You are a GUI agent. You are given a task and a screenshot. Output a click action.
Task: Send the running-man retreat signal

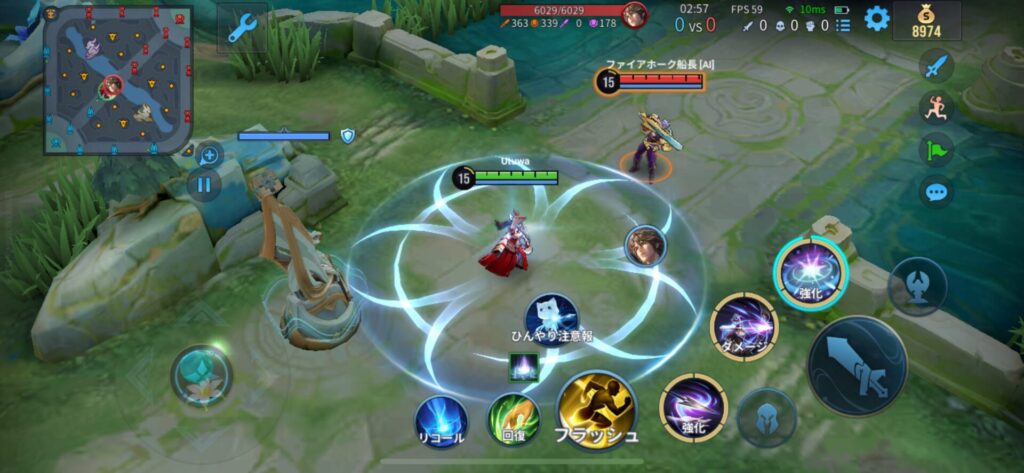click(x=937, y=108)
